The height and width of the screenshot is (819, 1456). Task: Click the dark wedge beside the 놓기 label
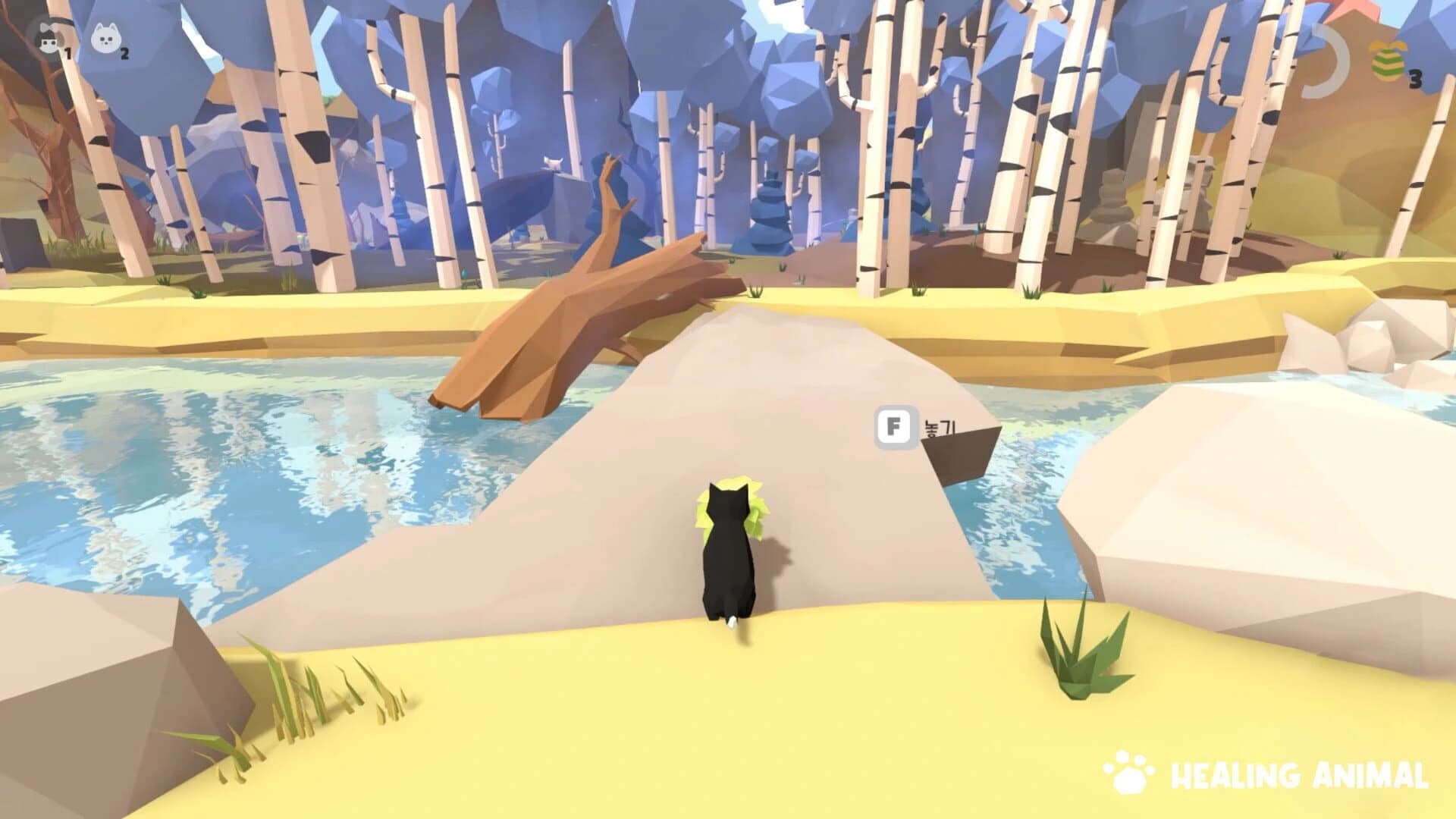point(955,455)
